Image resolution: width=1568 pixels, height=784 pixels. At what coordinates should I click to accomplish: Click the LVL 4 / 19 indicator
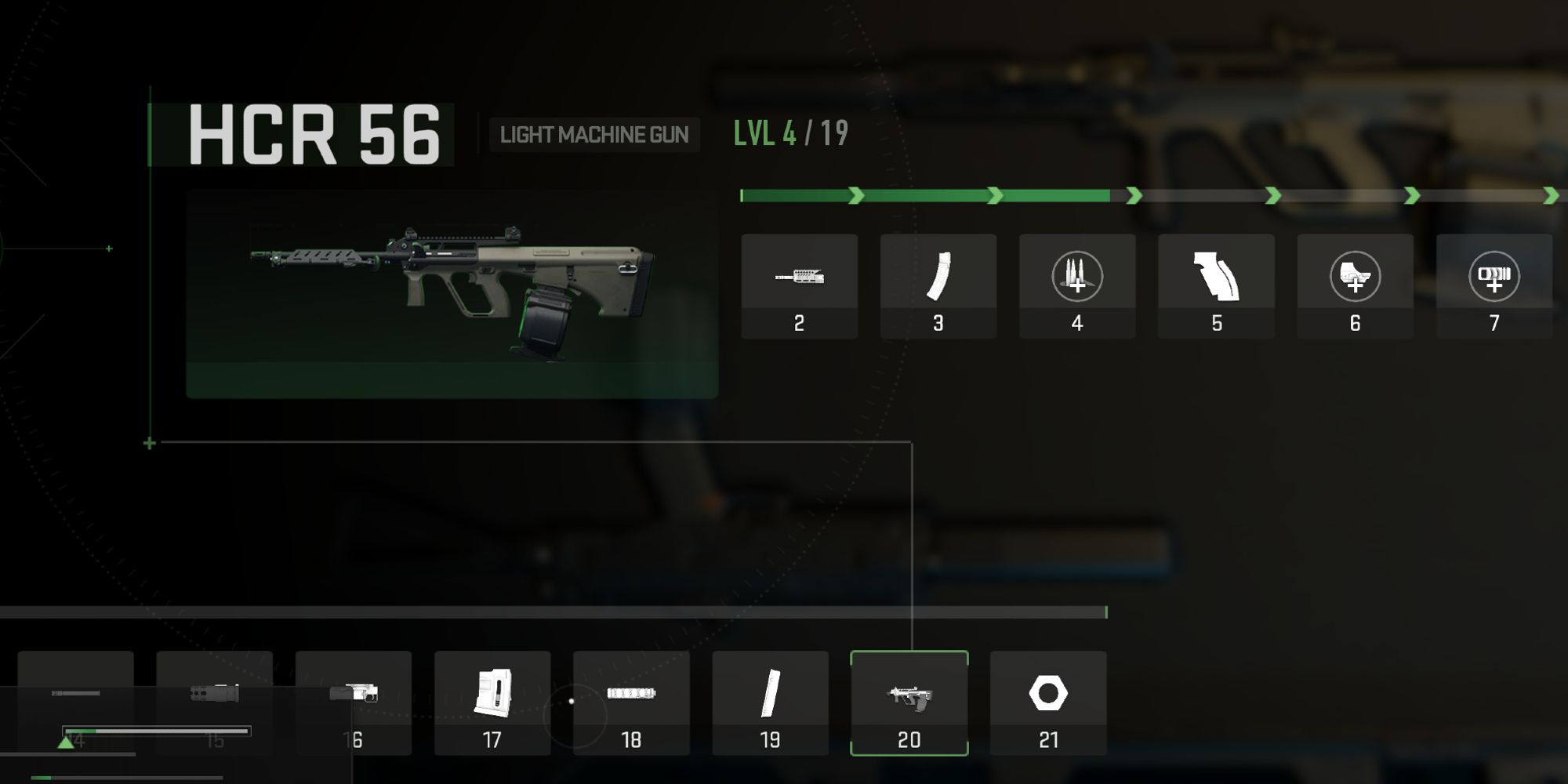787,133
